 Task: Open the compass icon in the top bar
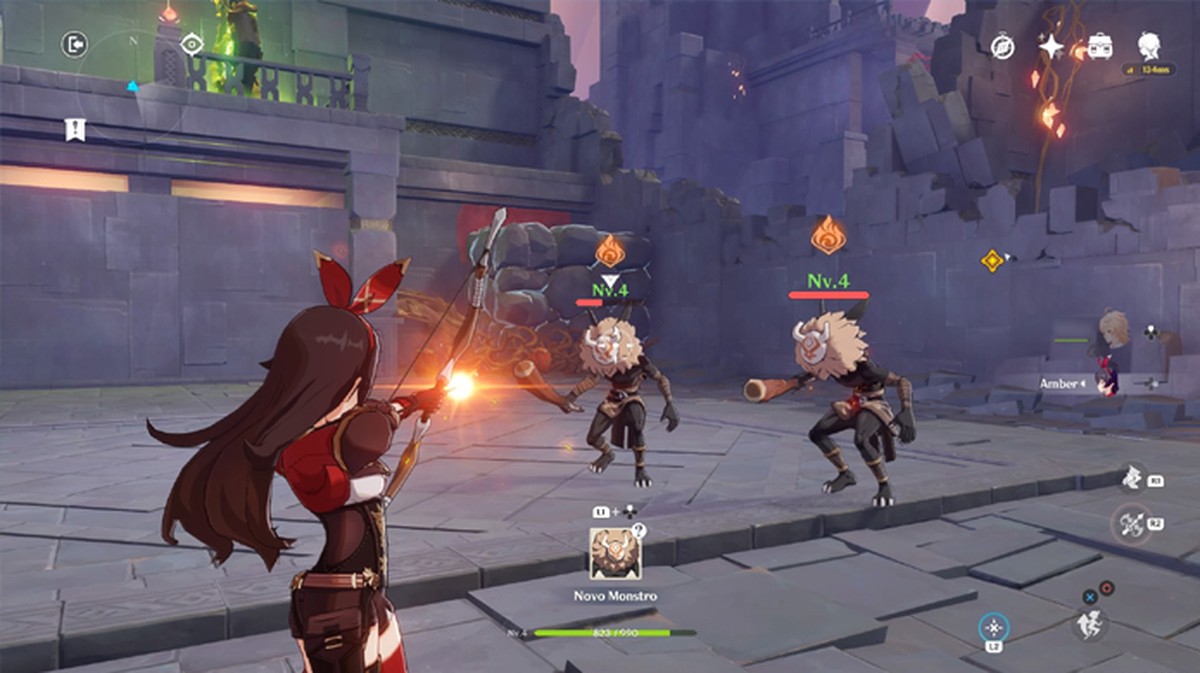[1002, 46]
